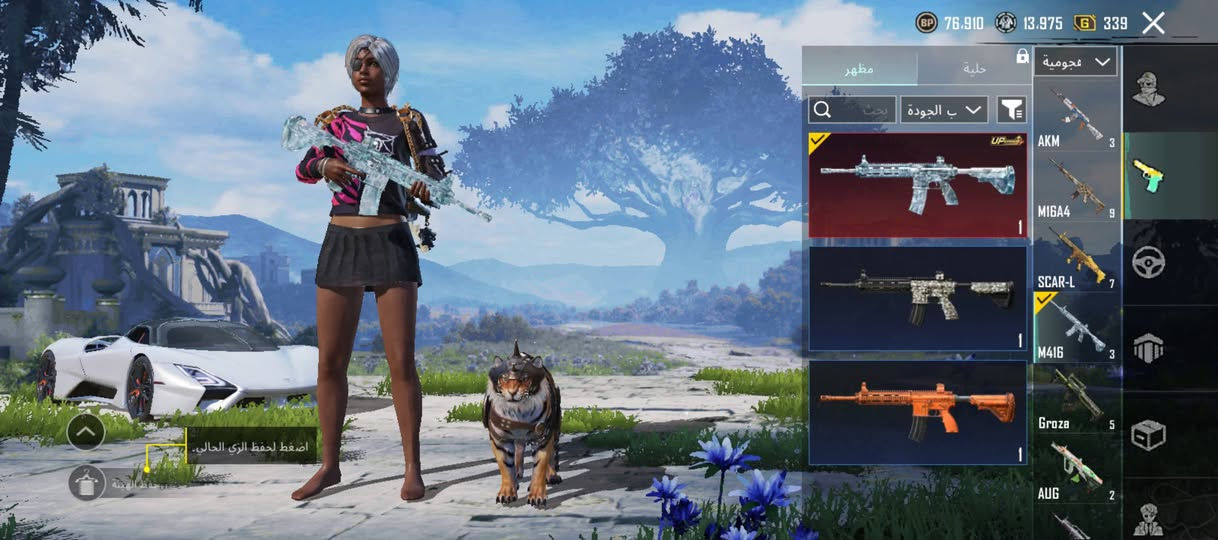Open the حلية (ornament) tab
This screenshot has width=1218, height=540.
(973, 68)
